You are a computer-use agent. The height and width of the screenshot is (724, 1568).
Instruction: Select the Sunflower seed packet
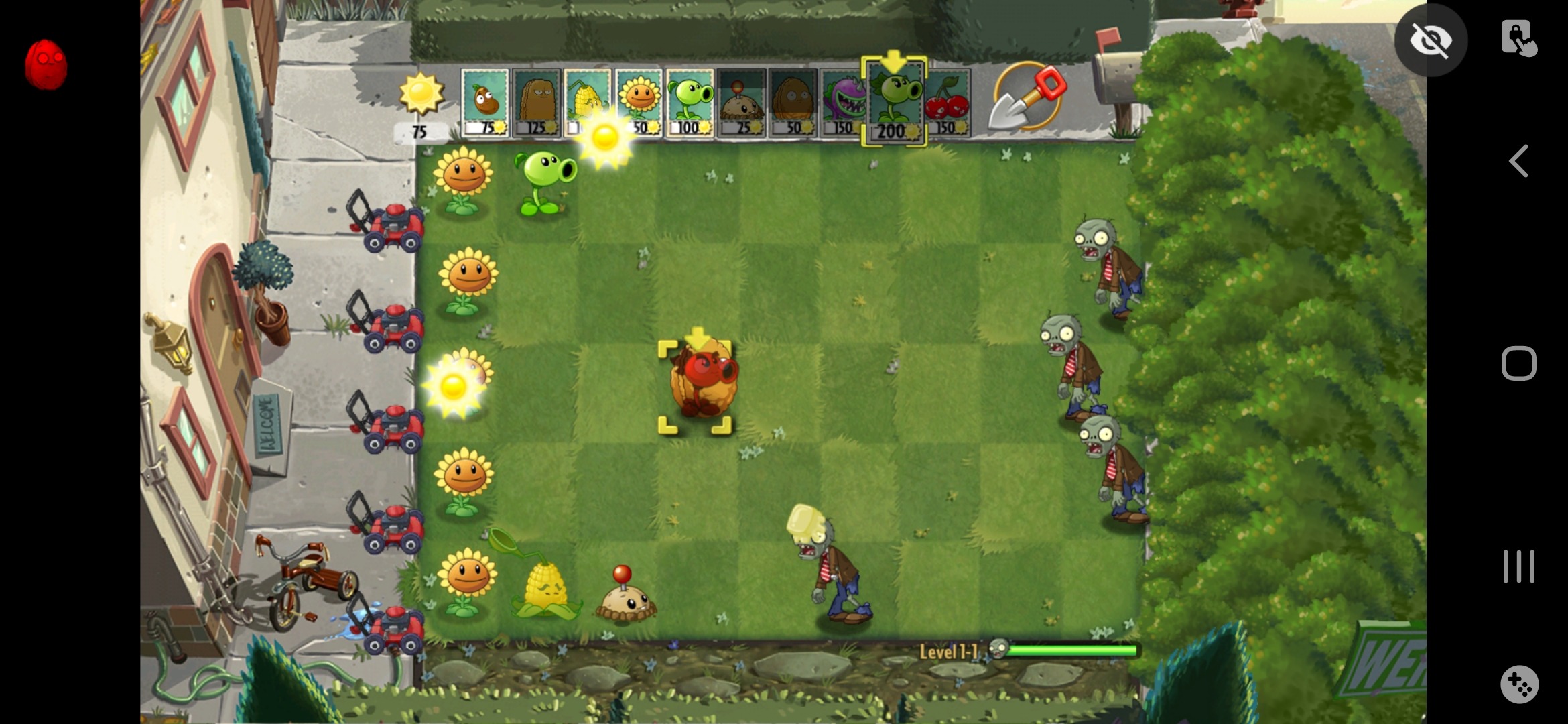pyautogui.click(x=640, y=102)
